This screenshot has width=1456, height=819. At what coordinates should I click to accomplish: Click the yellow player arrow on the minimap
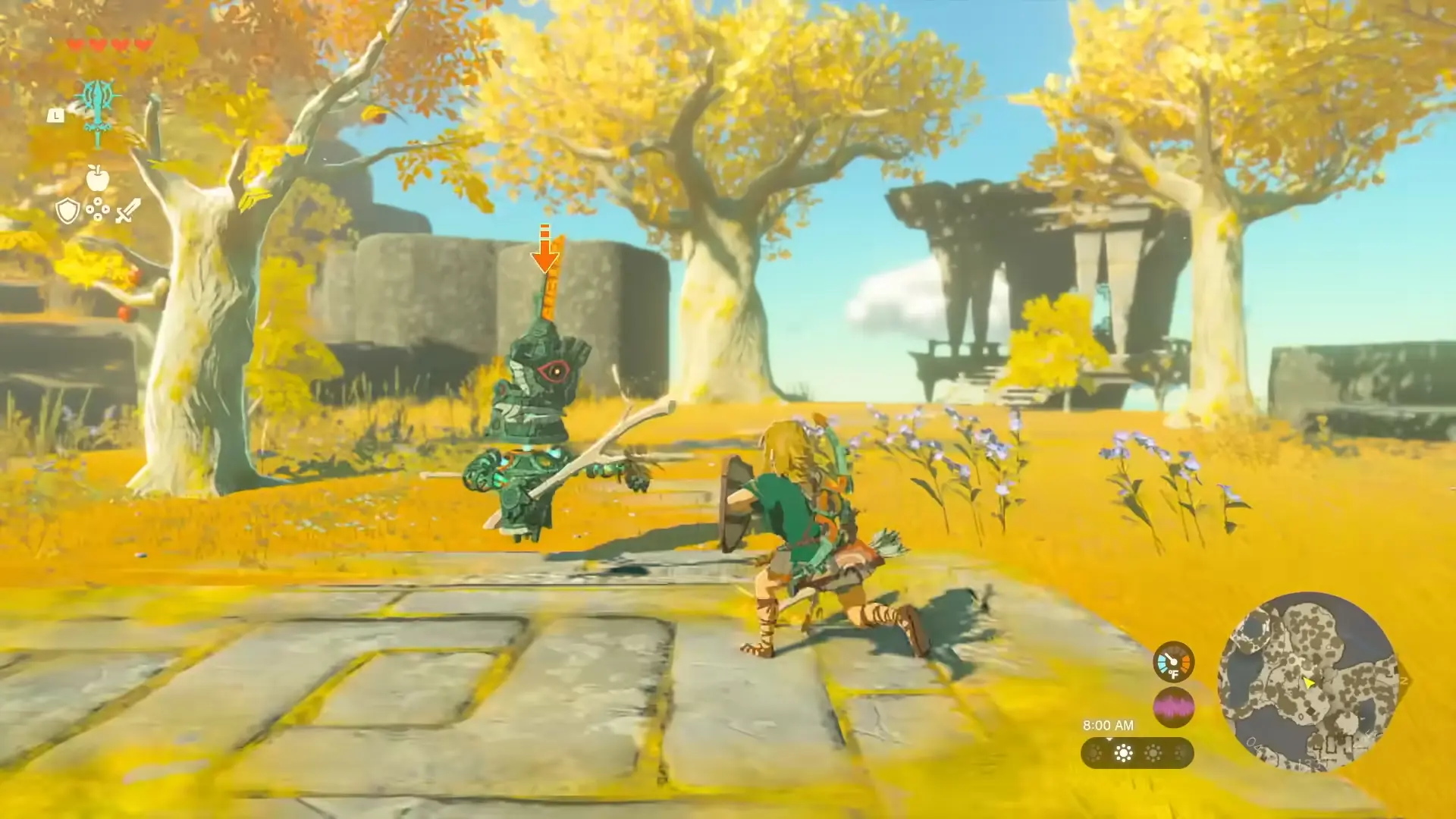(1310, 683)
